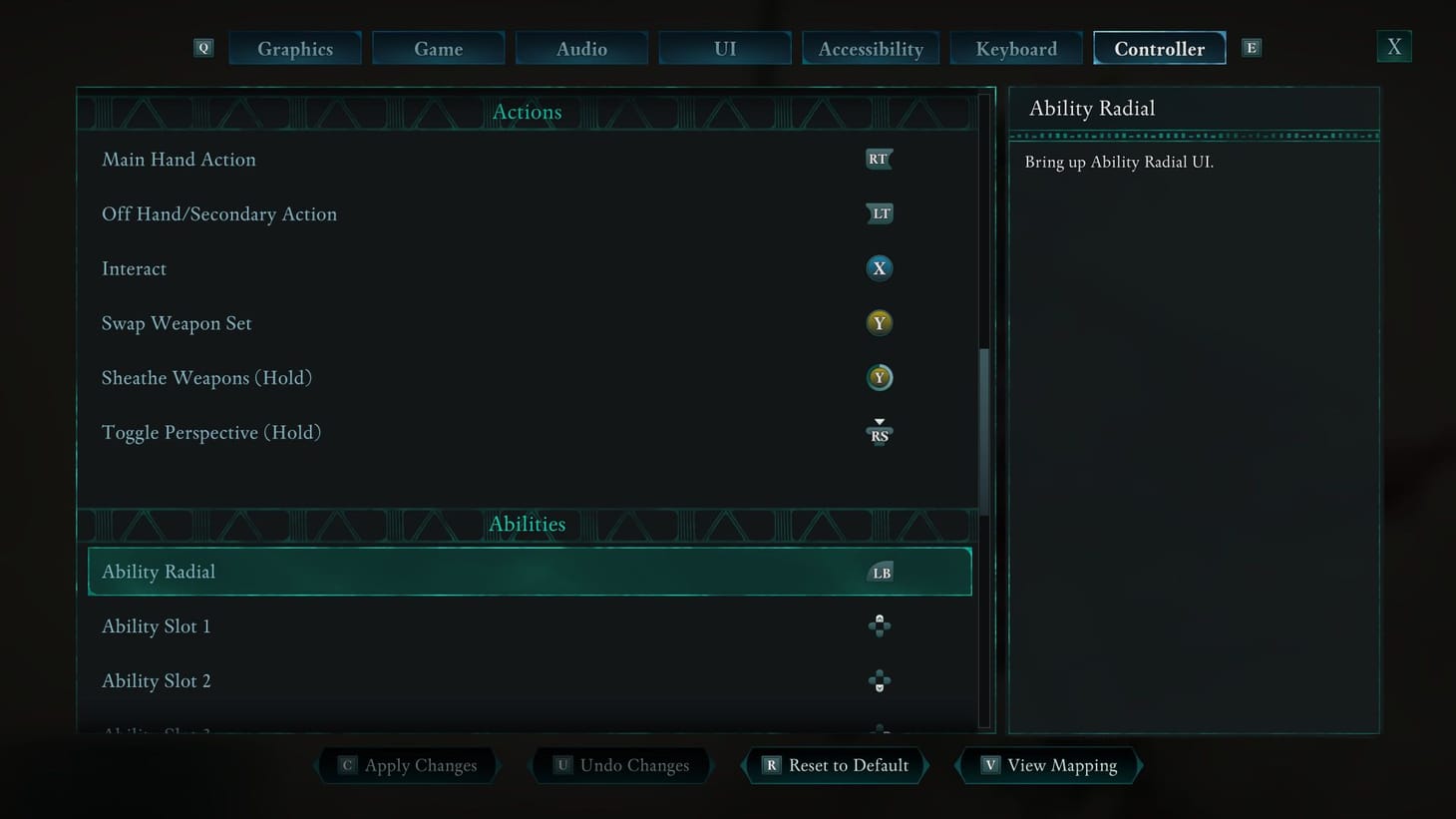Open the Audio settings tab
Screen dimensions: 1456x819
click(x=581, y=48)
